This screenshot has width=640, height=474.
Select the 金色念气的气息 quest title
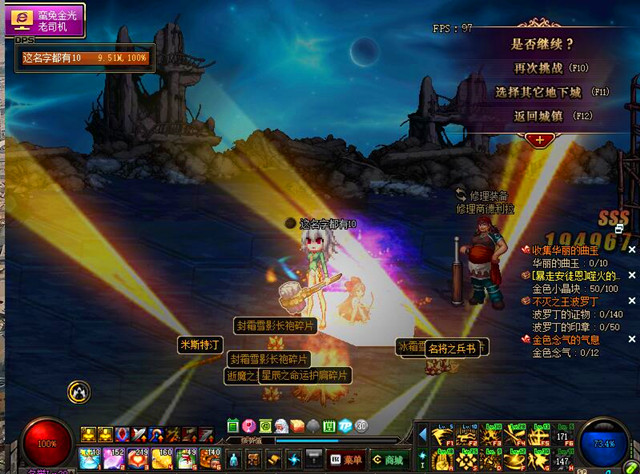[x=565, y=340]
